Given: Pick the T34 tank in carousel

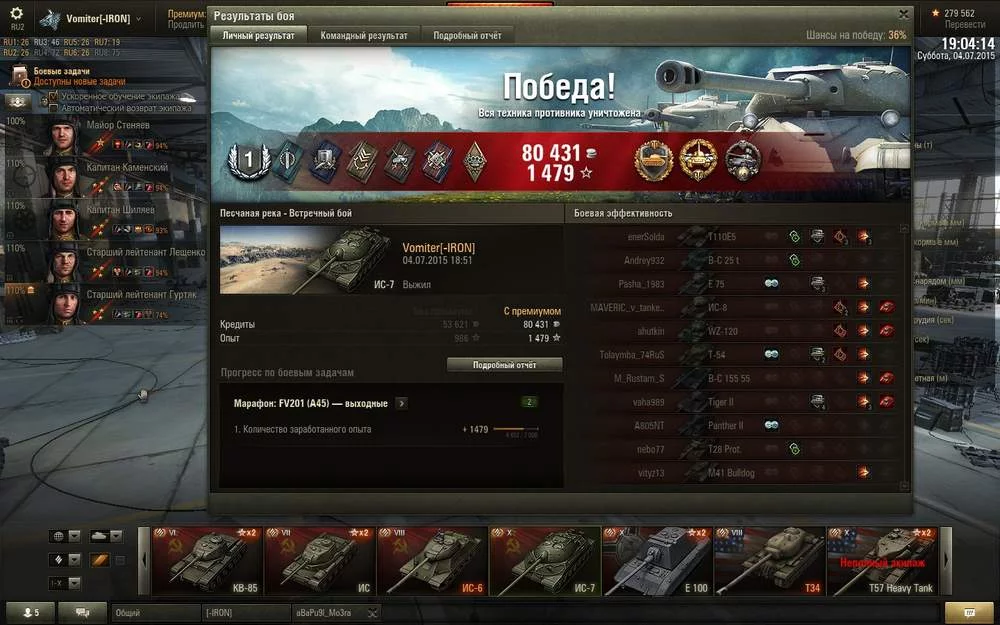Looking at the screenshot, I should tap(769, 561).
